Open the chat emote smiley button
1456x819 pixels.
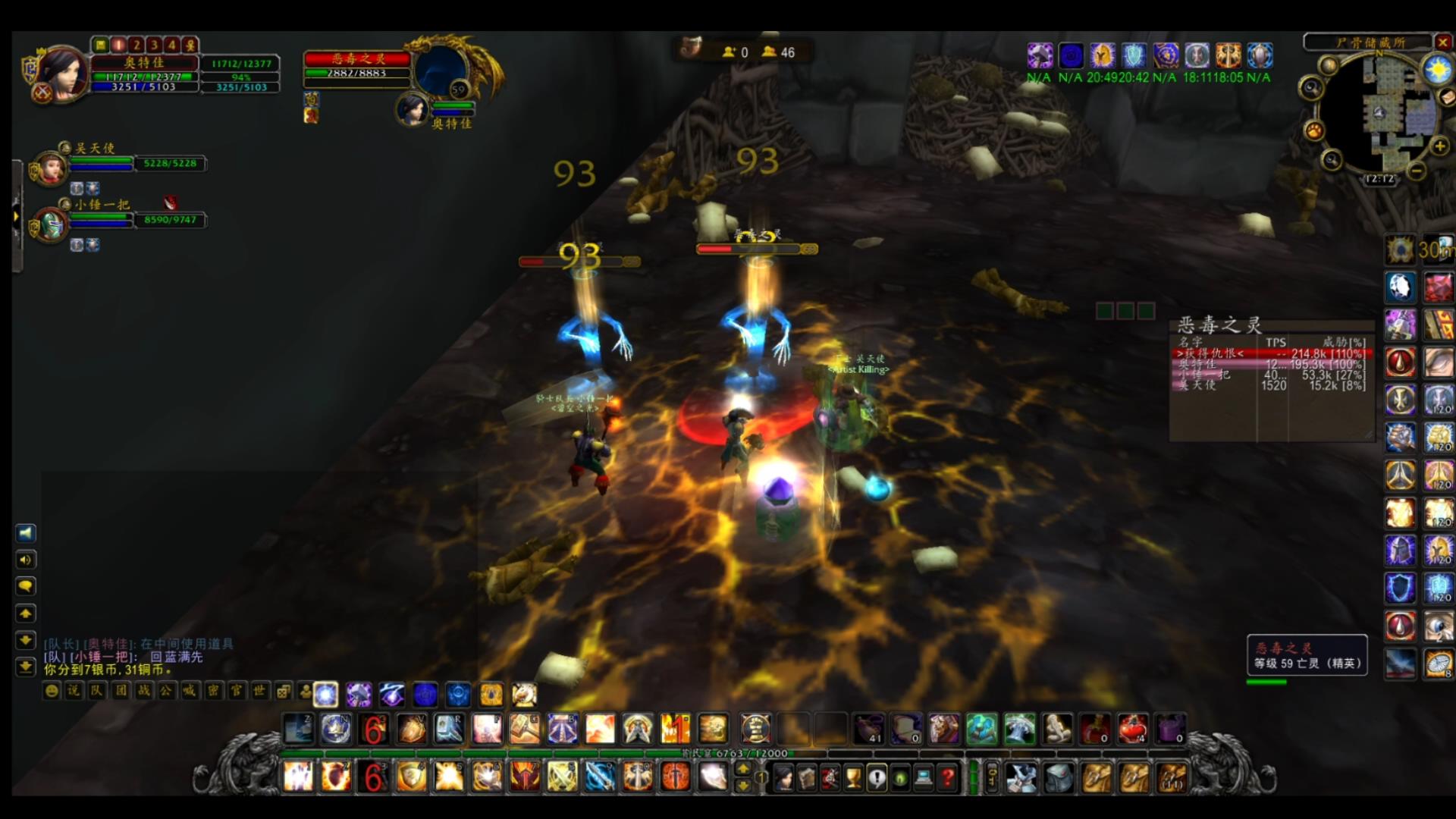[51, 691]
